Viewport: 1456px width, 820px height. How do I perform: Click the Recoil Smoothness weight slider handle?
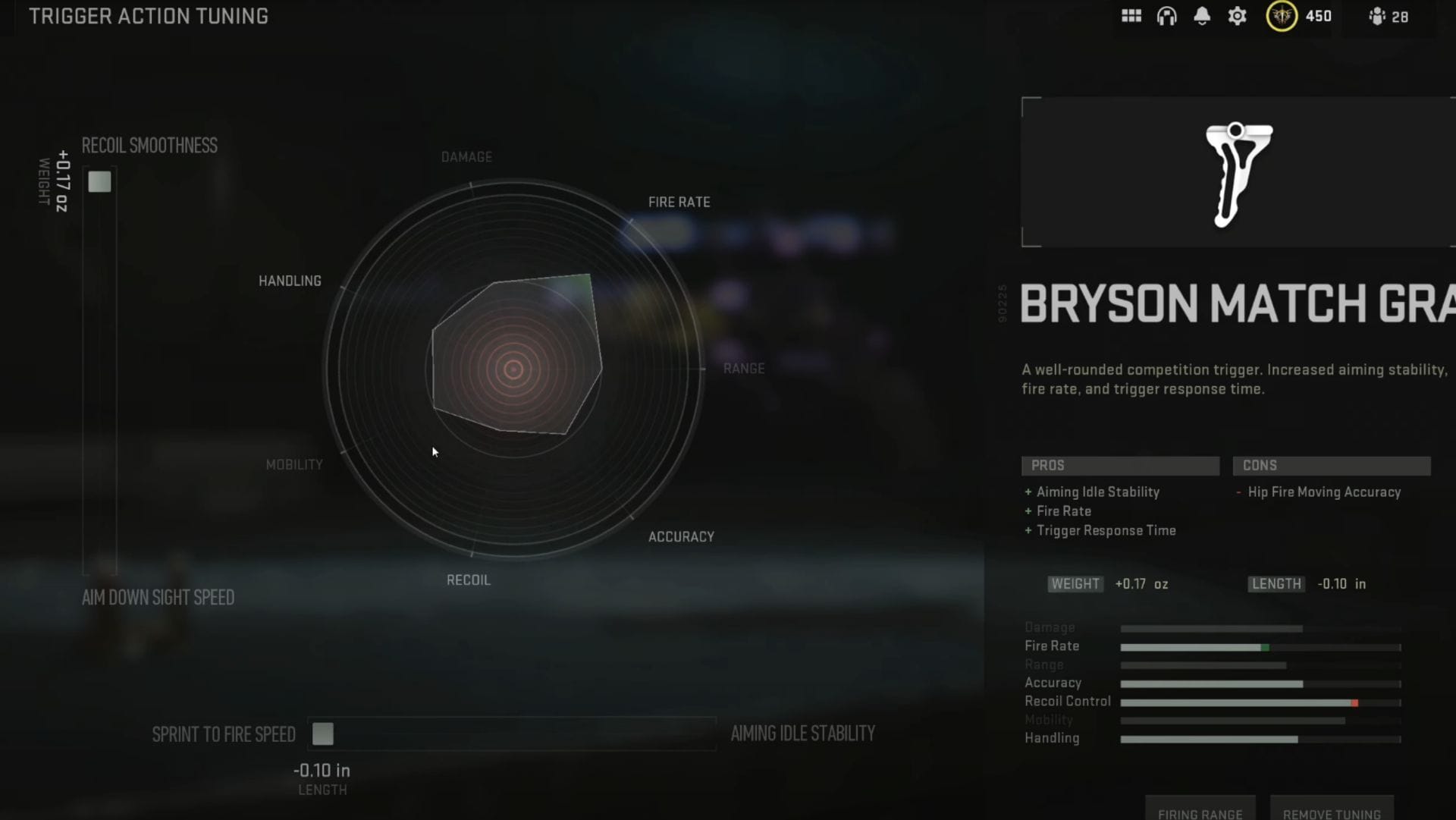click(x=99, y=182)
